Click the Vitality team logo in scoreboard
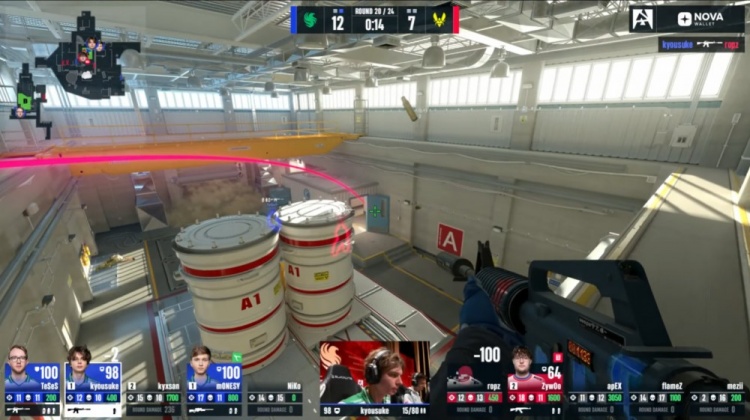Screen dimensions: 750x420 [440, 19]
